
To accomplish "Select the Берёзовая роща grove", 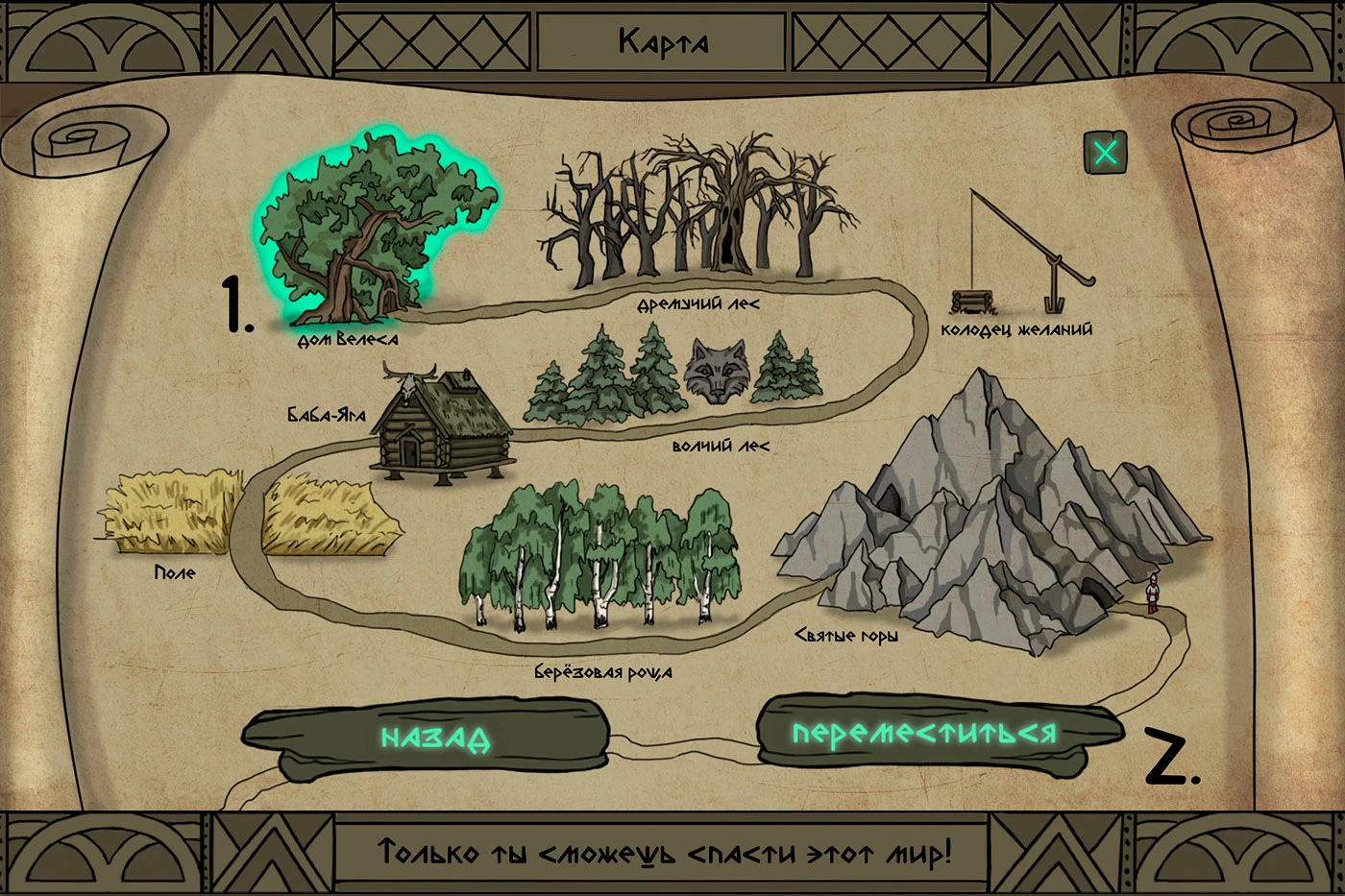I will coord(600,557).
